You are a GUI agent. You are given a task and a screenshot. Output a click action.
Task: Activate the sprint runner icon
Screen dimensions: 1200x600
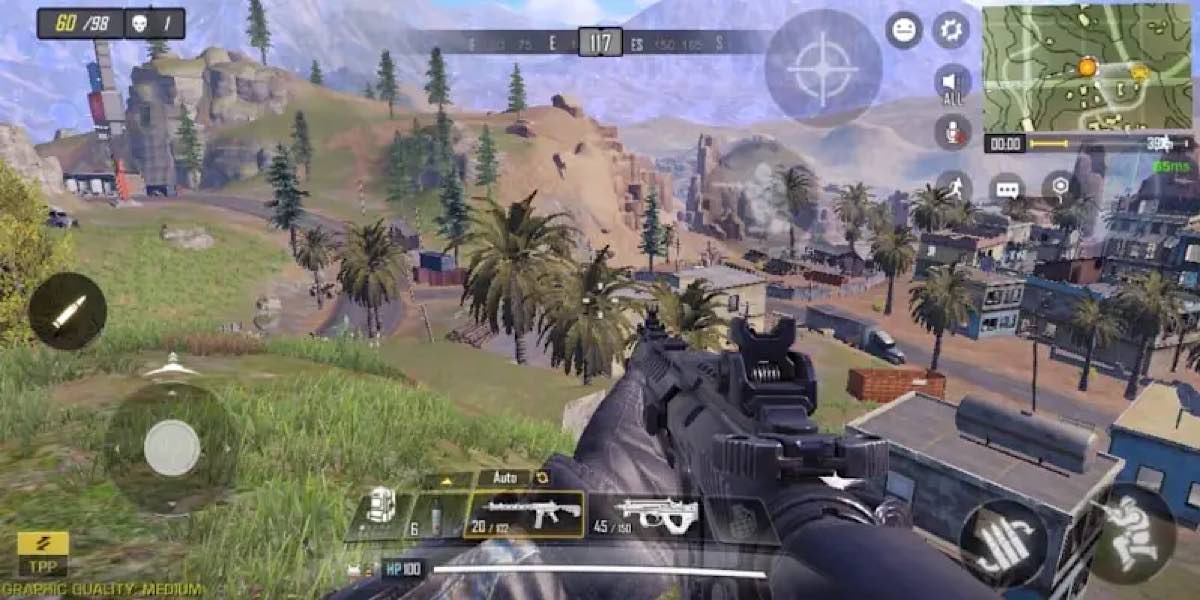(954, 187)
